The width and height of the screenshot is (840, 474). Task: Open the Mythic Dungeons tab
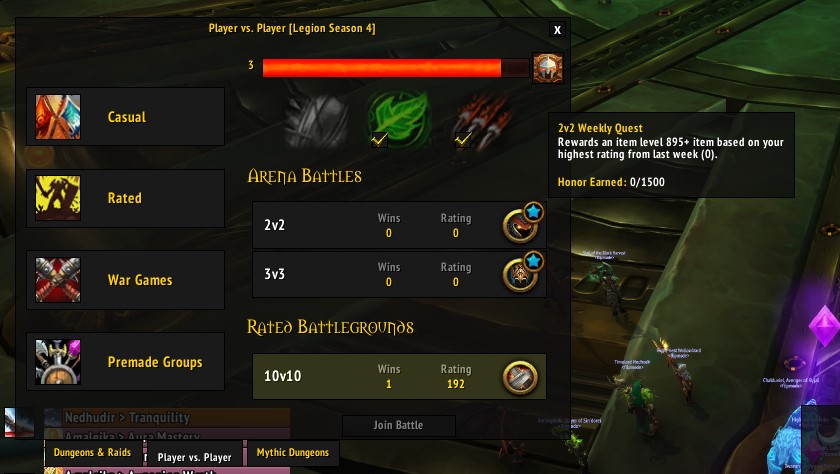pyautogui.click(x=292, y=453)
